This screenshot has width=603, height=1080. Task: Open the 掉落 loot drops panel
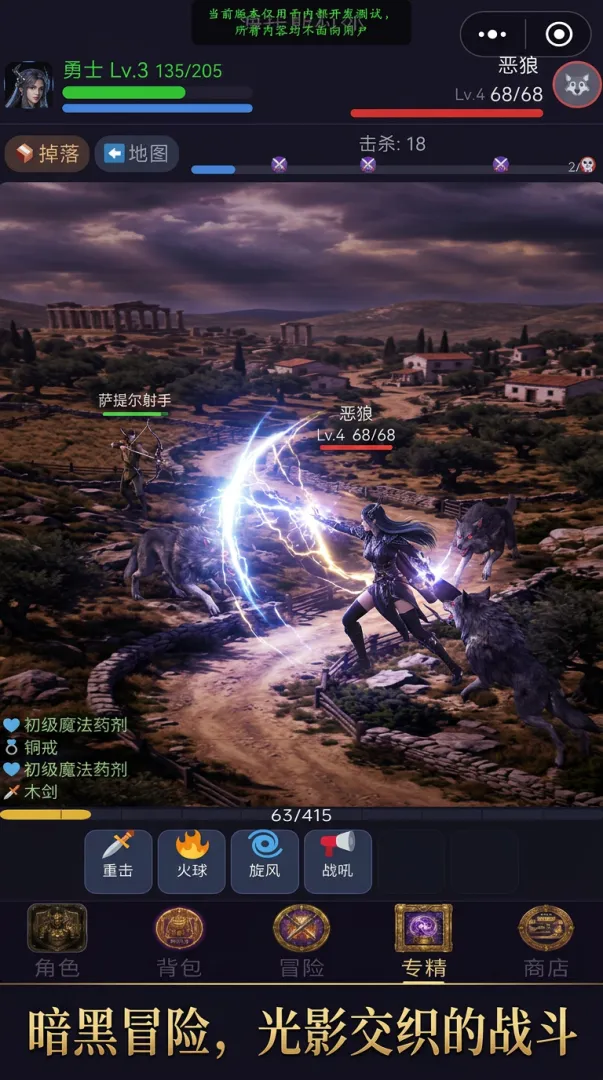48,154
